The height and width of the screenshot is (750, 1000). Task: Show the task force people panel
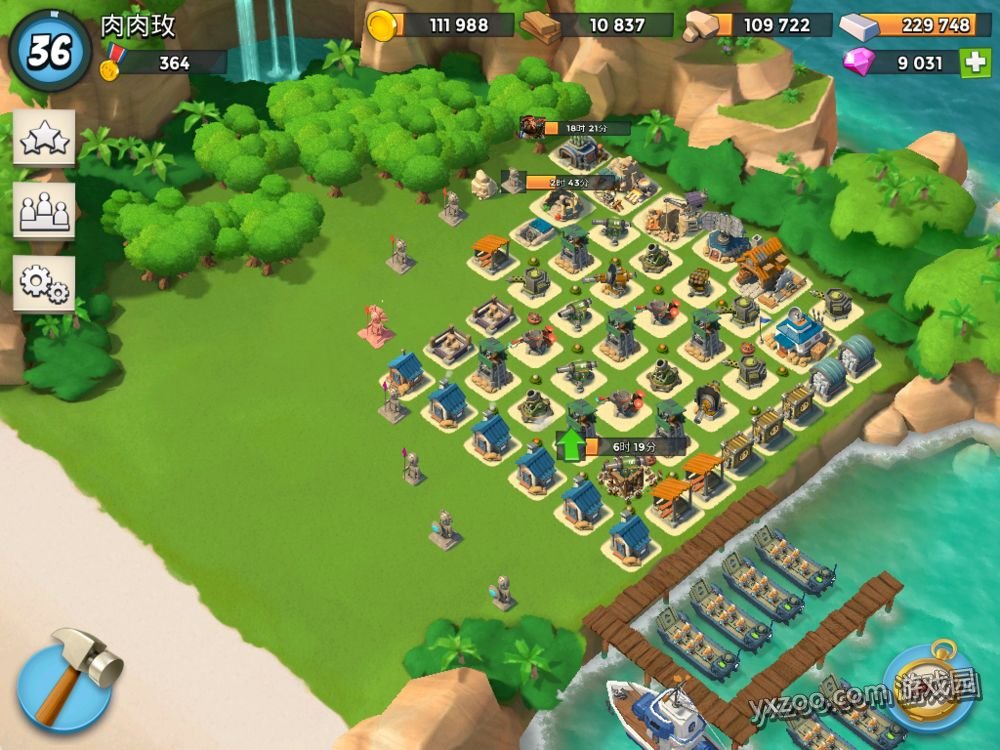tap(44, 211)
